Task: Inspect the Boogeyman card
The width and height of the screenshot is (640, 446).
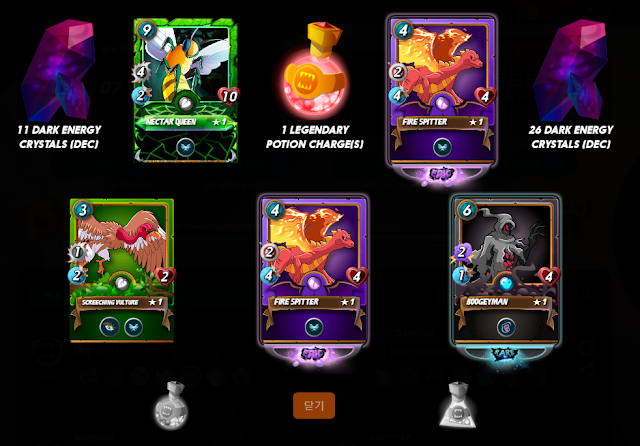Action: tap(504, 270)
